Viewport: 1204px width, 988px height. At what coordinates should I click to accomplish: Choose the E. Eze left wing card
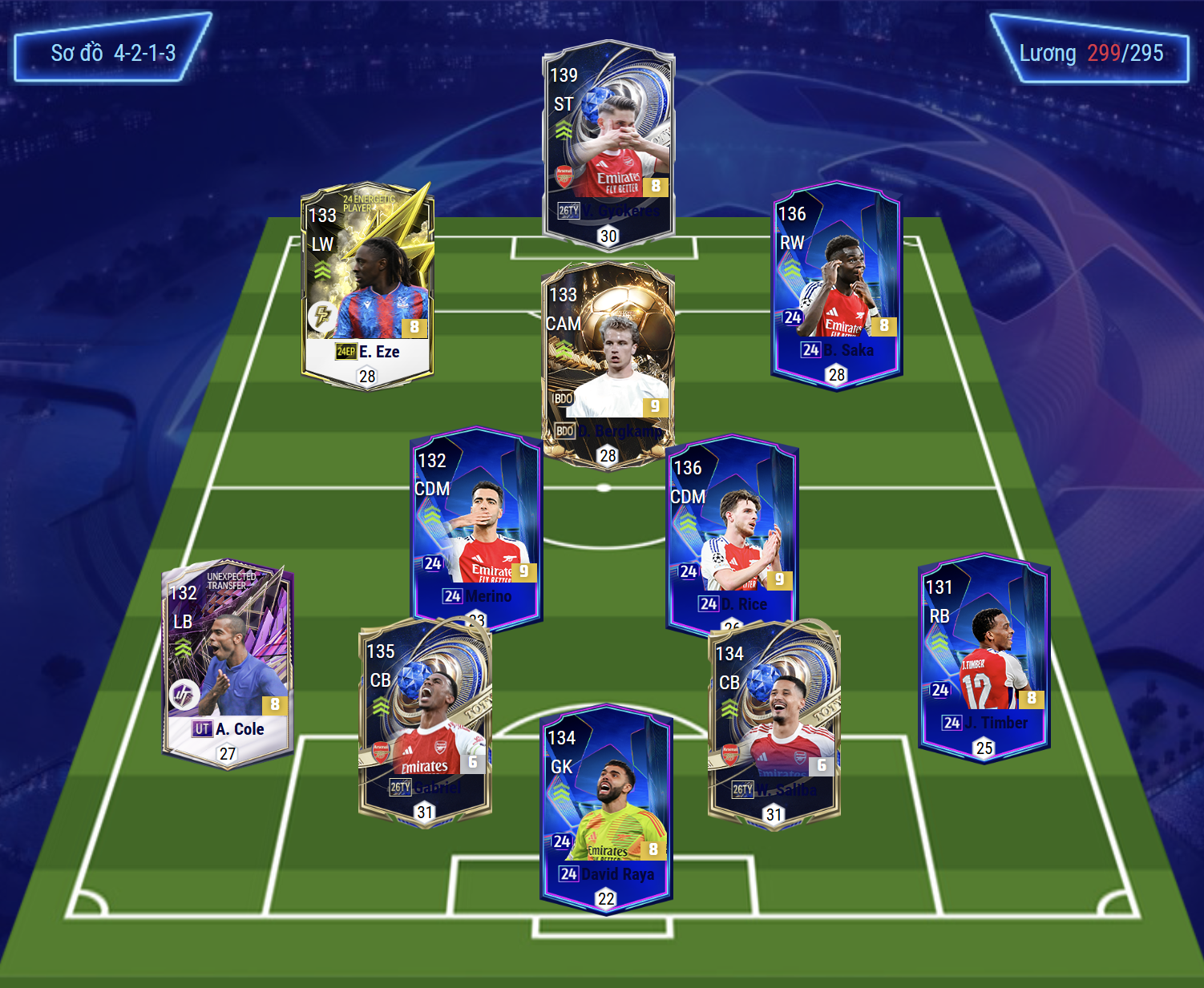367,285
